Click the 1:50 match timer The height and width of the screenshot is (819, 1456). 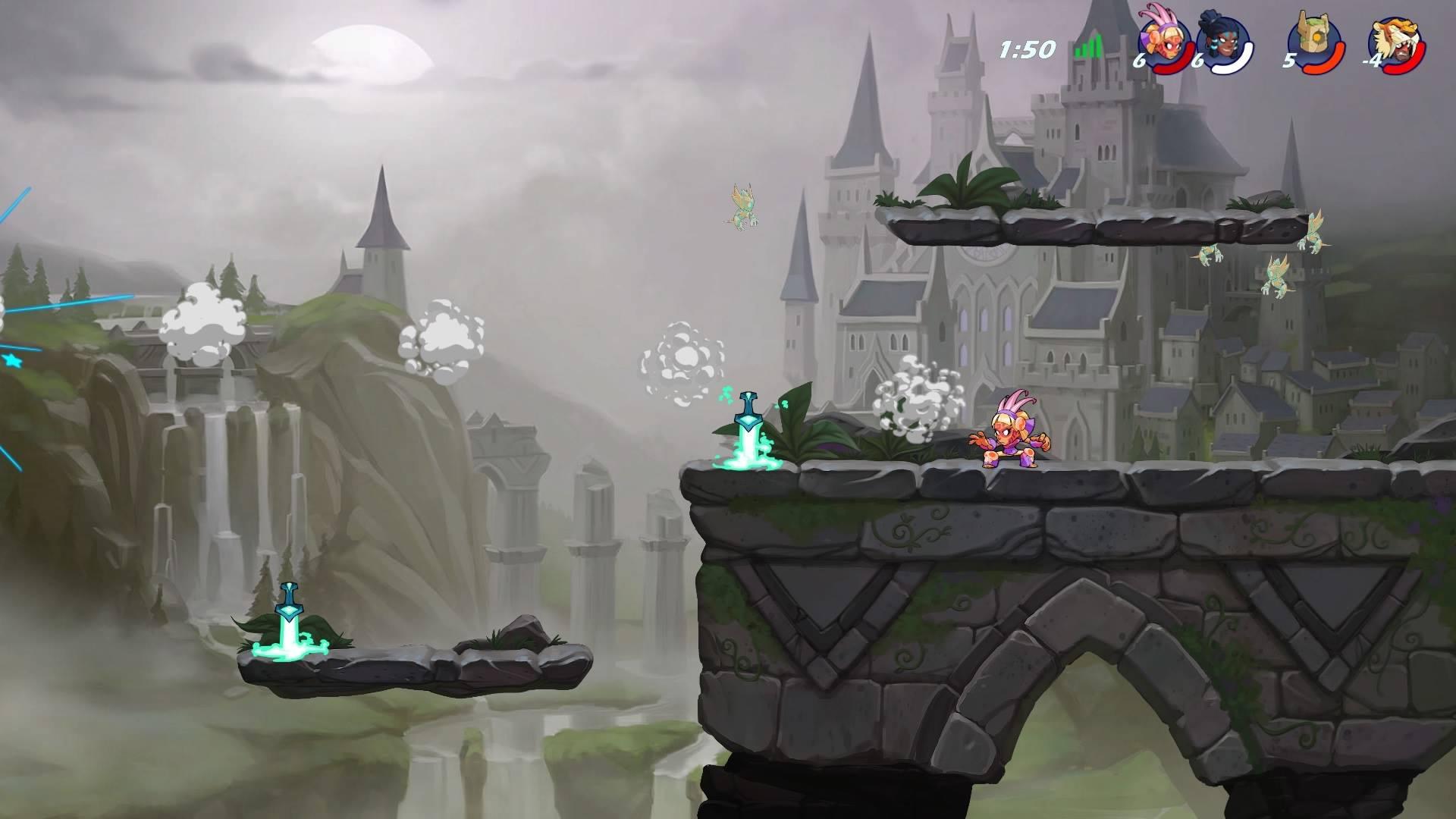point(1028,48)
